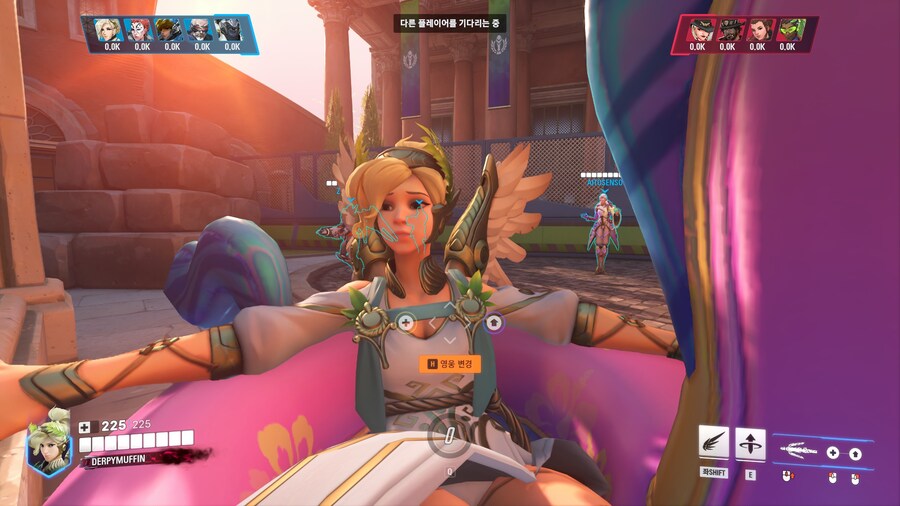Select the Caduceus Staff weapon icon
The height and width of the screenshot is (506, 900).
pos(797,451)
